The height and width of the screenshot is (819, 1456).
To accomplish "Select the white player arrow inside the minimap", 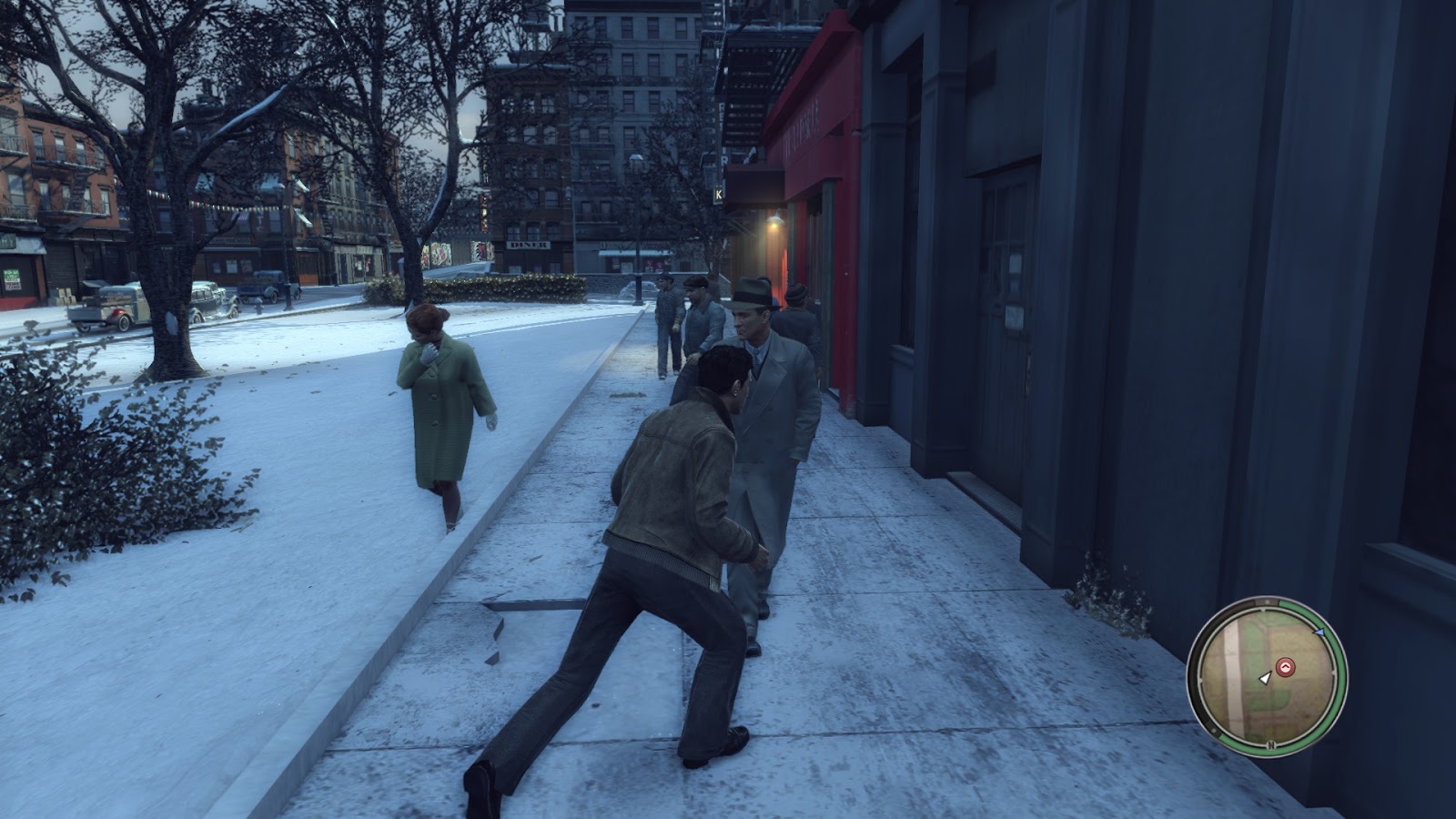I will pos(1265,680).
